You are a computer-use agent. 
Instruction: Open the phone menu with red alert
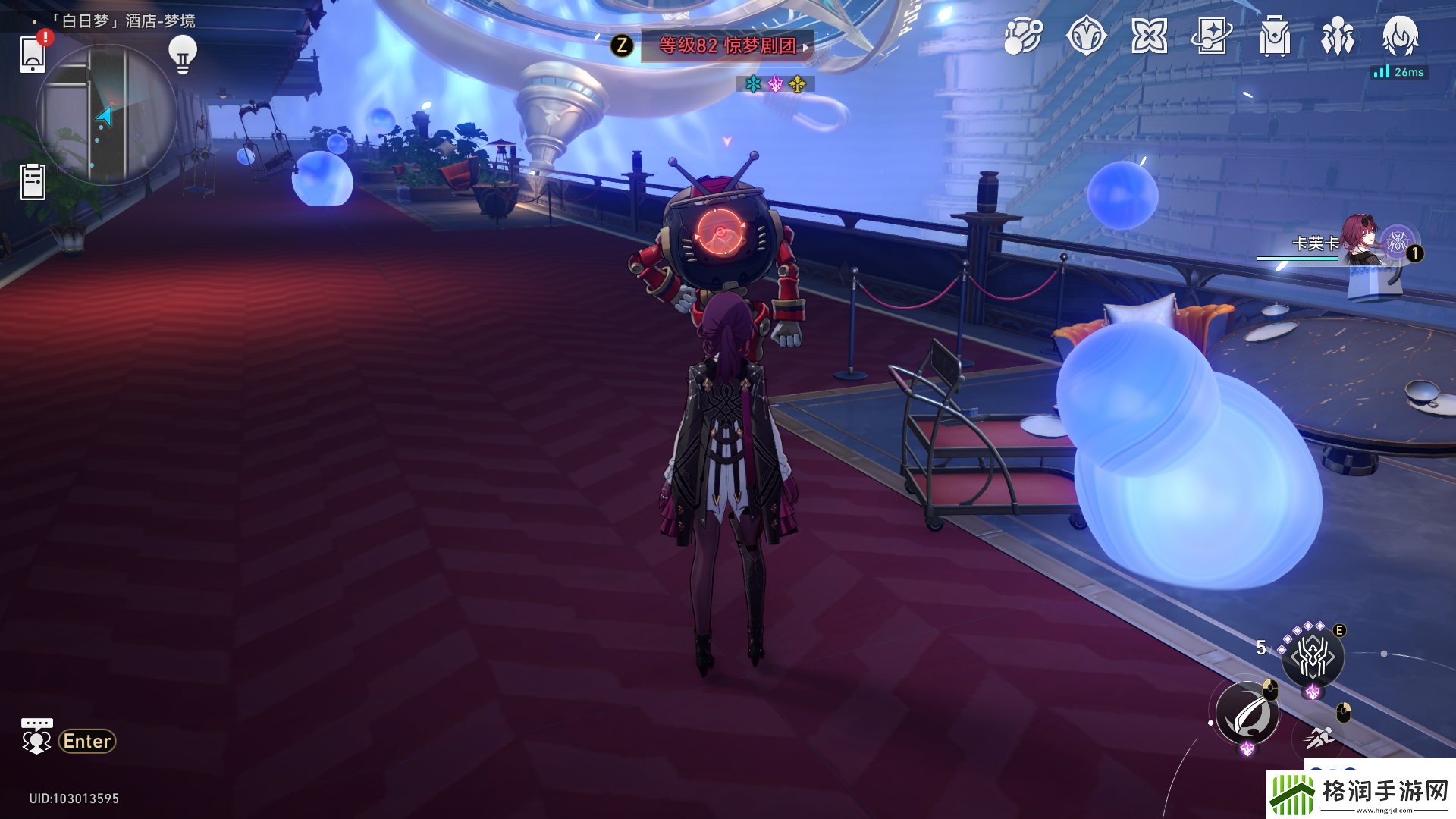coord(33,53)
